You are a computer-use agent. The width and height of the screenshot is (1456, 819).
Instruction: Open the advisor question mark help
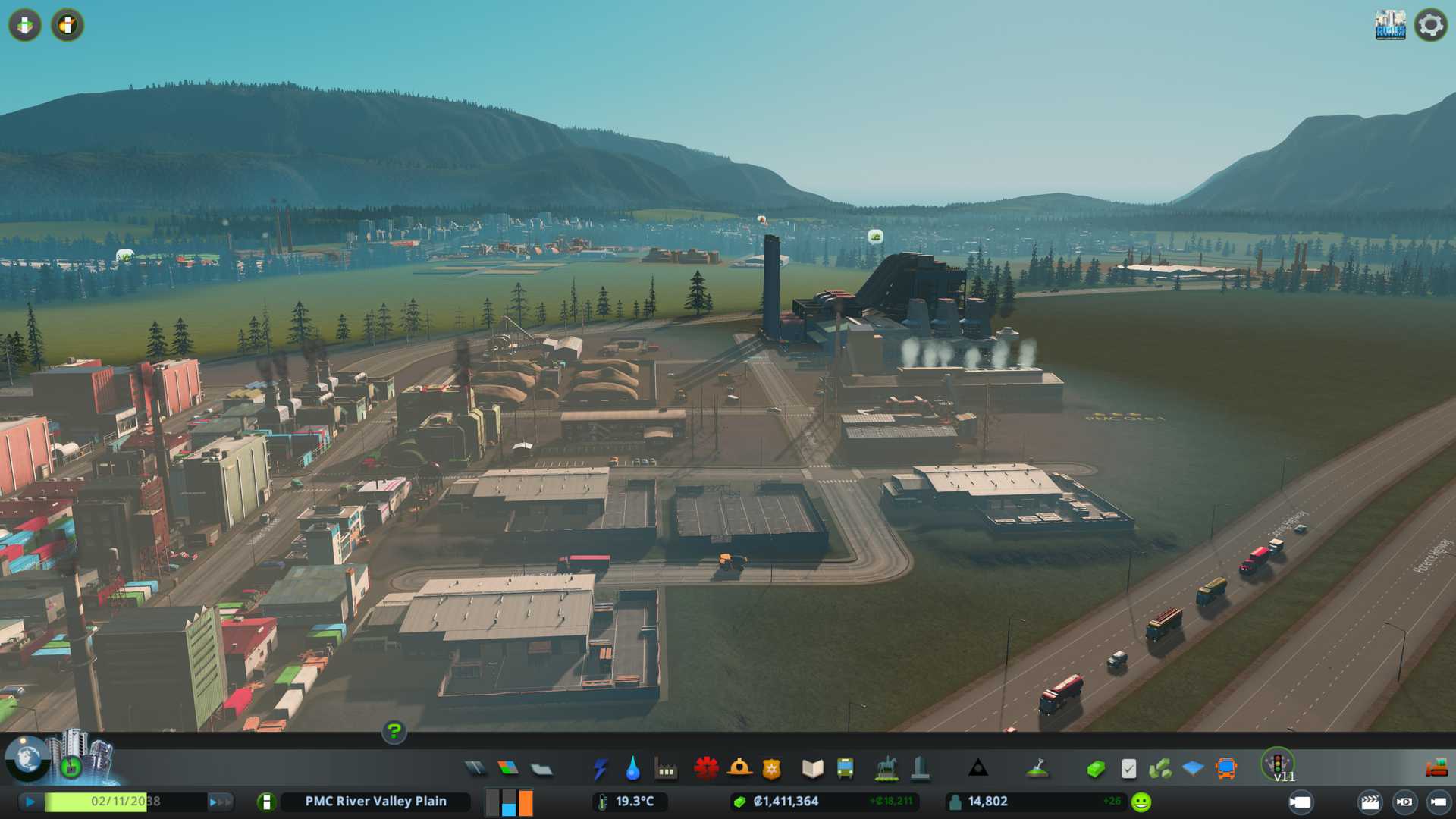point(394,731)
